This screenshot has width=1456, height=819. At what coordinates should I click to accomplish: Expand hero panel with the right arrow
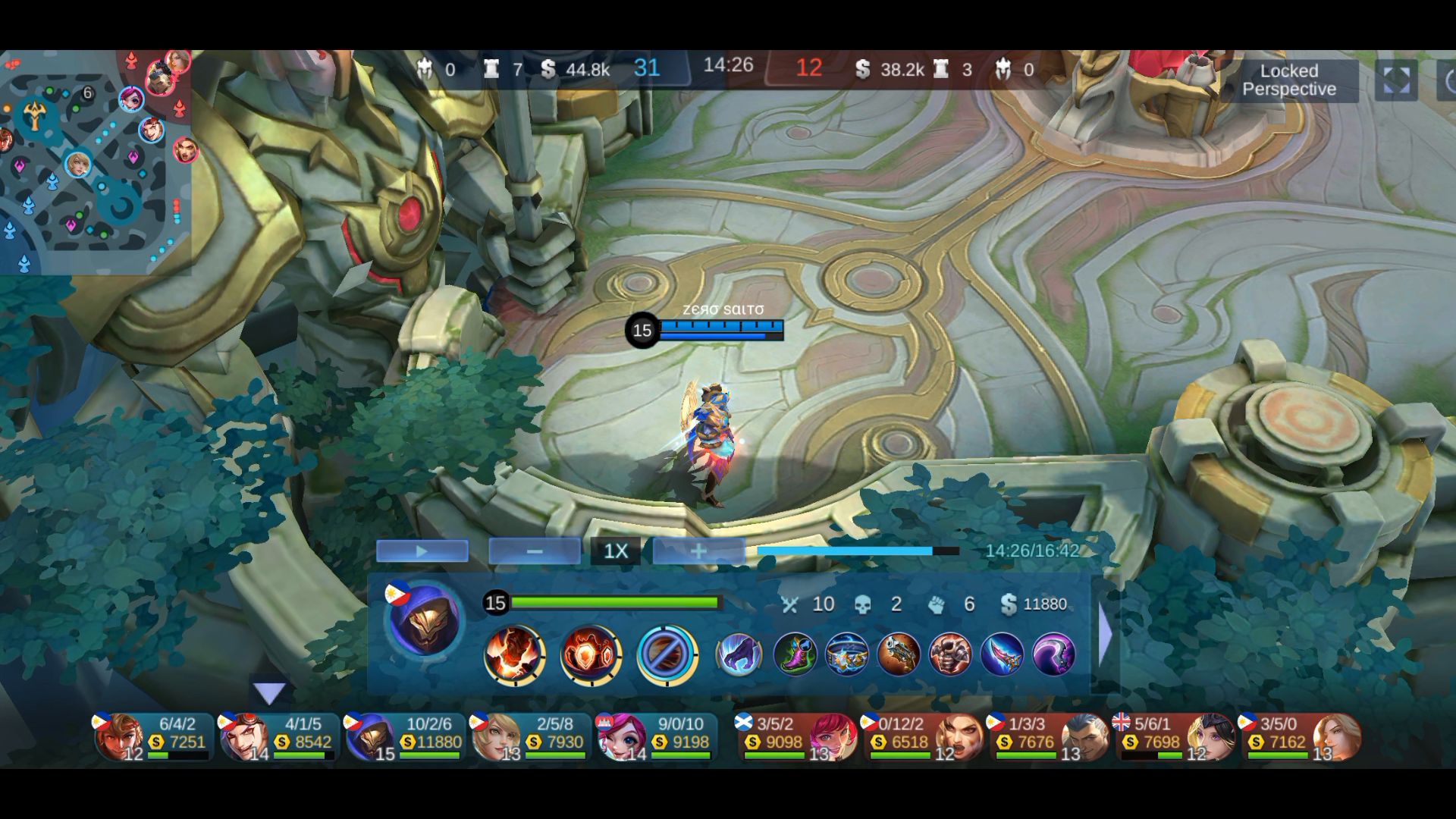click(1105, 635)
